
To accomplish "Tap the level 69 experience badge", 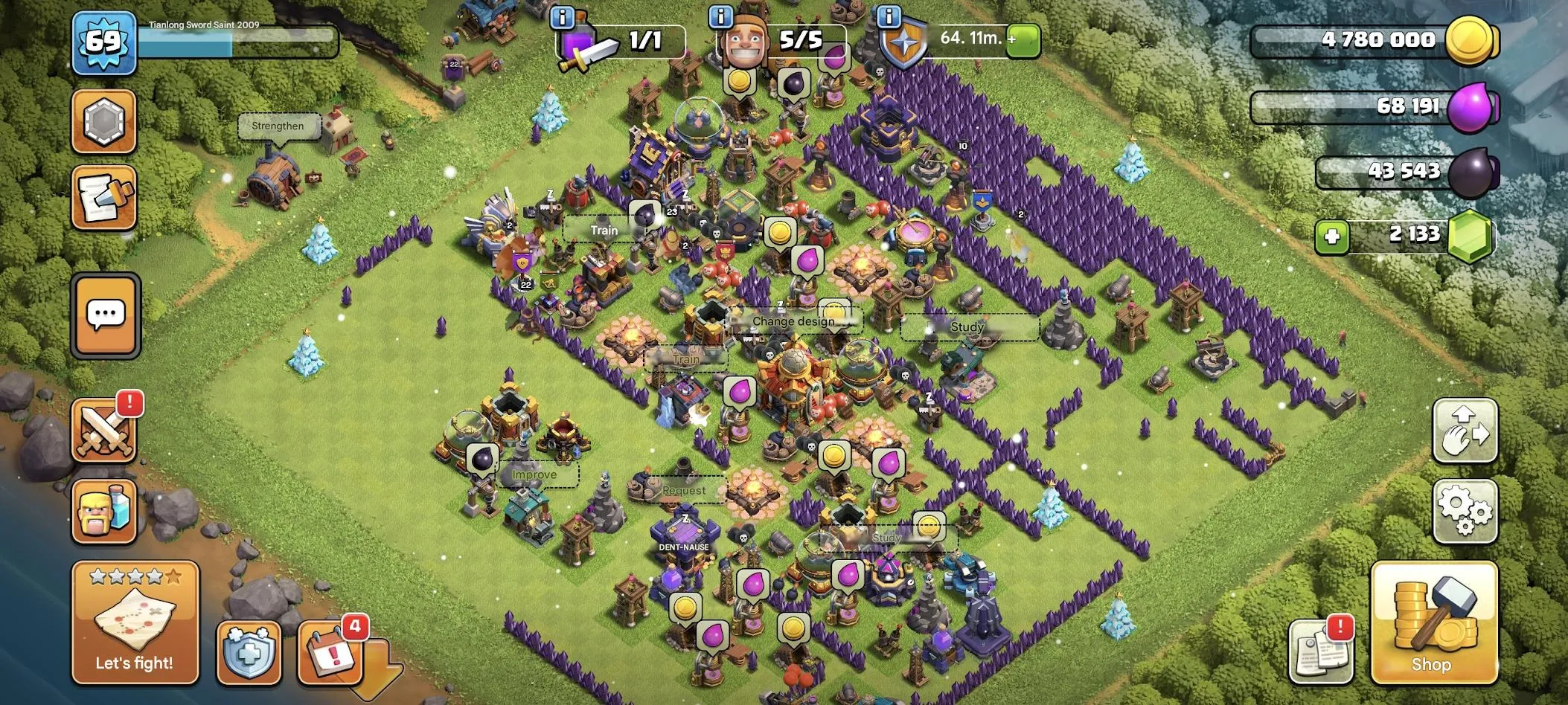I will [x=104, y=43].
